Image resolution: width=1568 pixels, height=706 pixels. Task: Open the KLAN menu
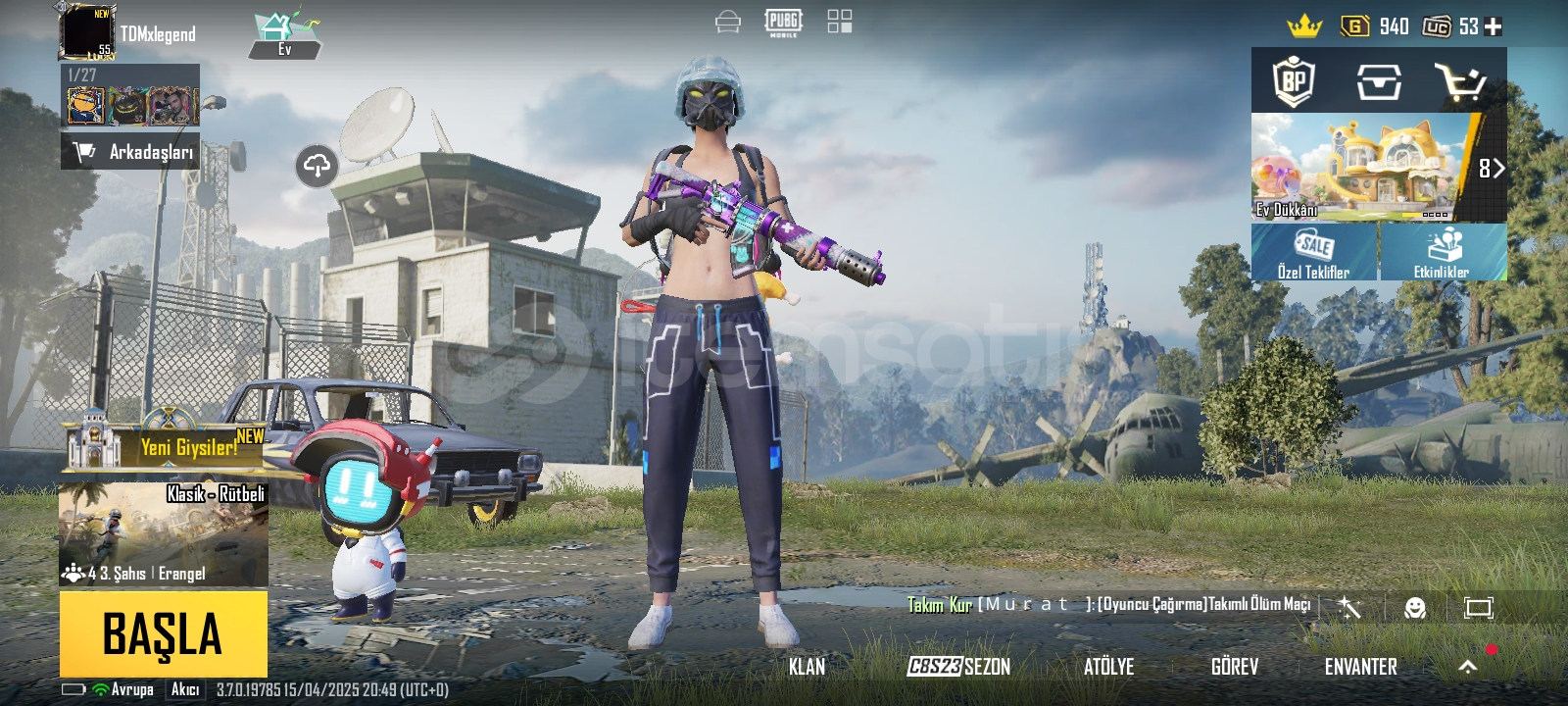[x=807, y=667]
